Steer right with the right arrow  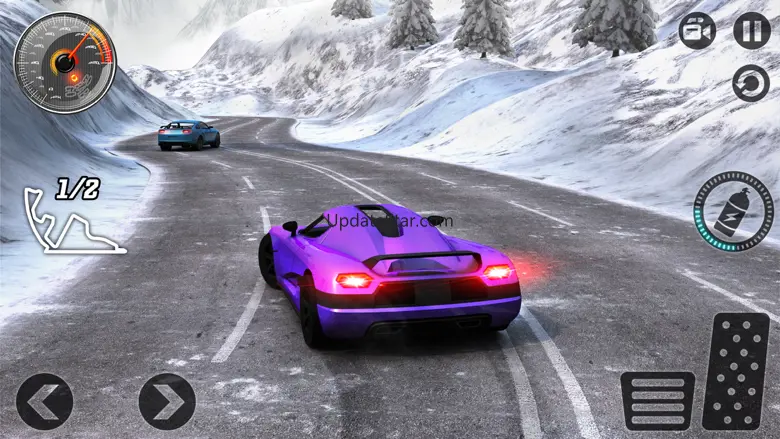(x=167, y=401)
